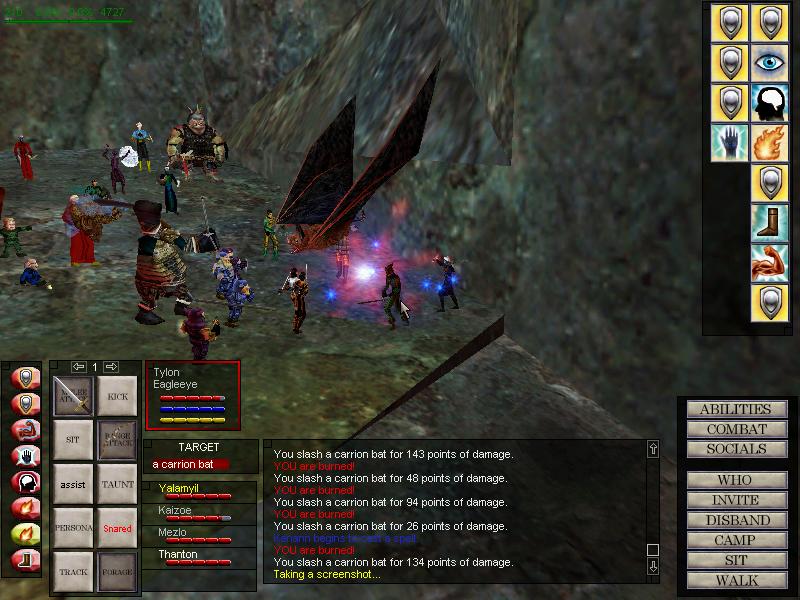Viewport: 800px width, 600px height.
Task: Leave the group using DISBAND
Action: tap(735, 520)
